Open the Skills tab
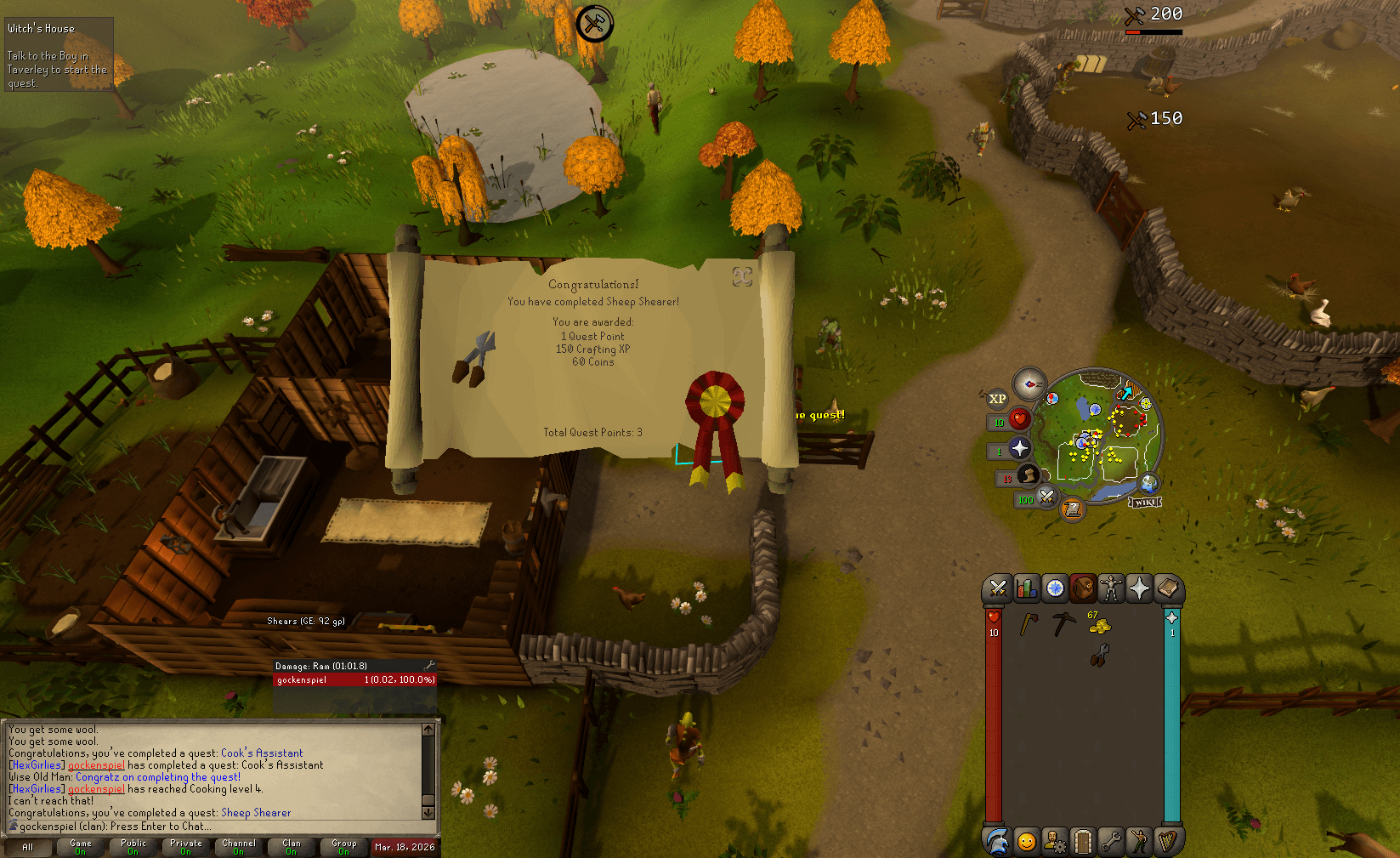 coord(1025,588)
